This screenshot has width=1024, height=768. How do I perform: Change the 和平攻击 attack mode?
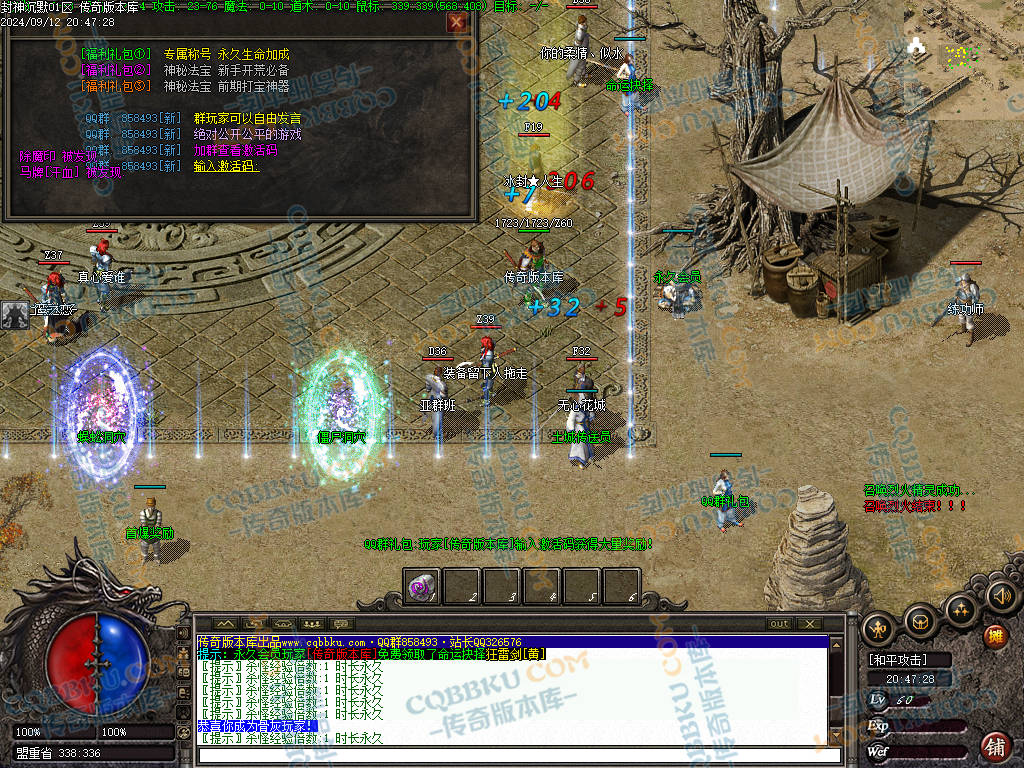tap(898, 660)
